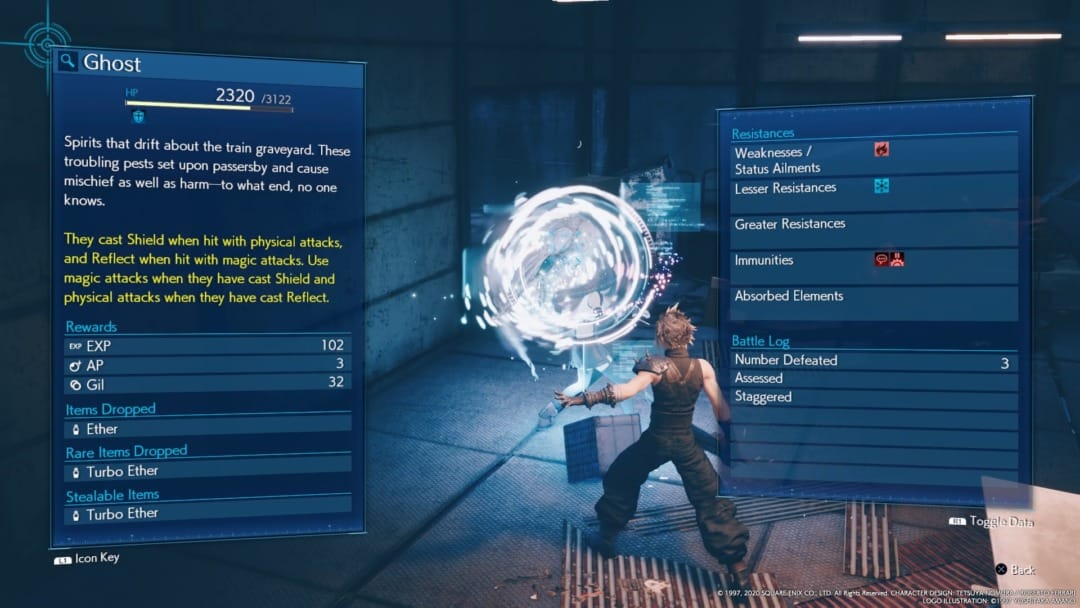Screen dimensions: 1080x608
Task: Select Turbo Ether under Stealable Items
Action: pos(208,514)
